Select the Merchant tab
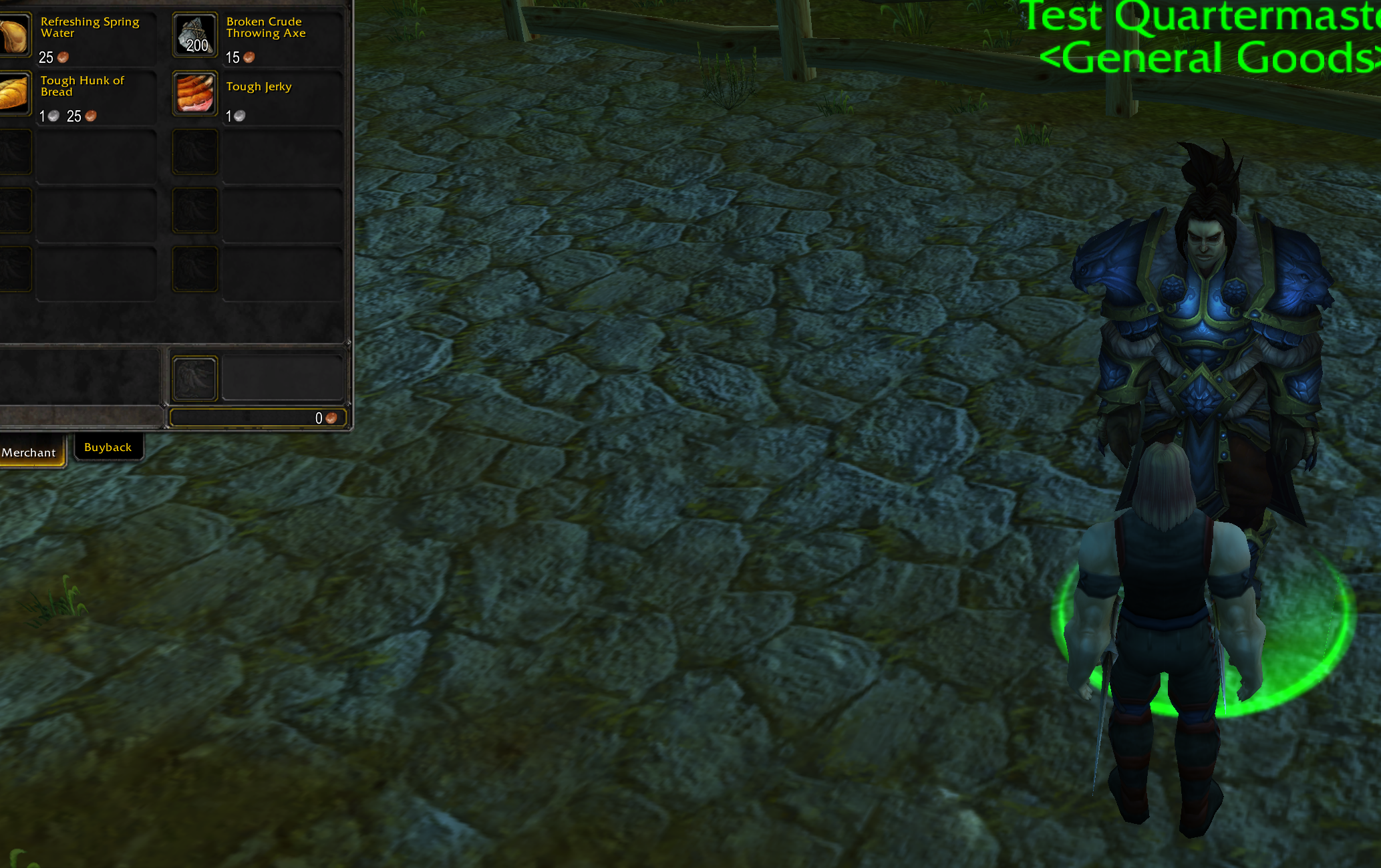The height and width of the screenshot is (868, 1381). pos(29,452)
